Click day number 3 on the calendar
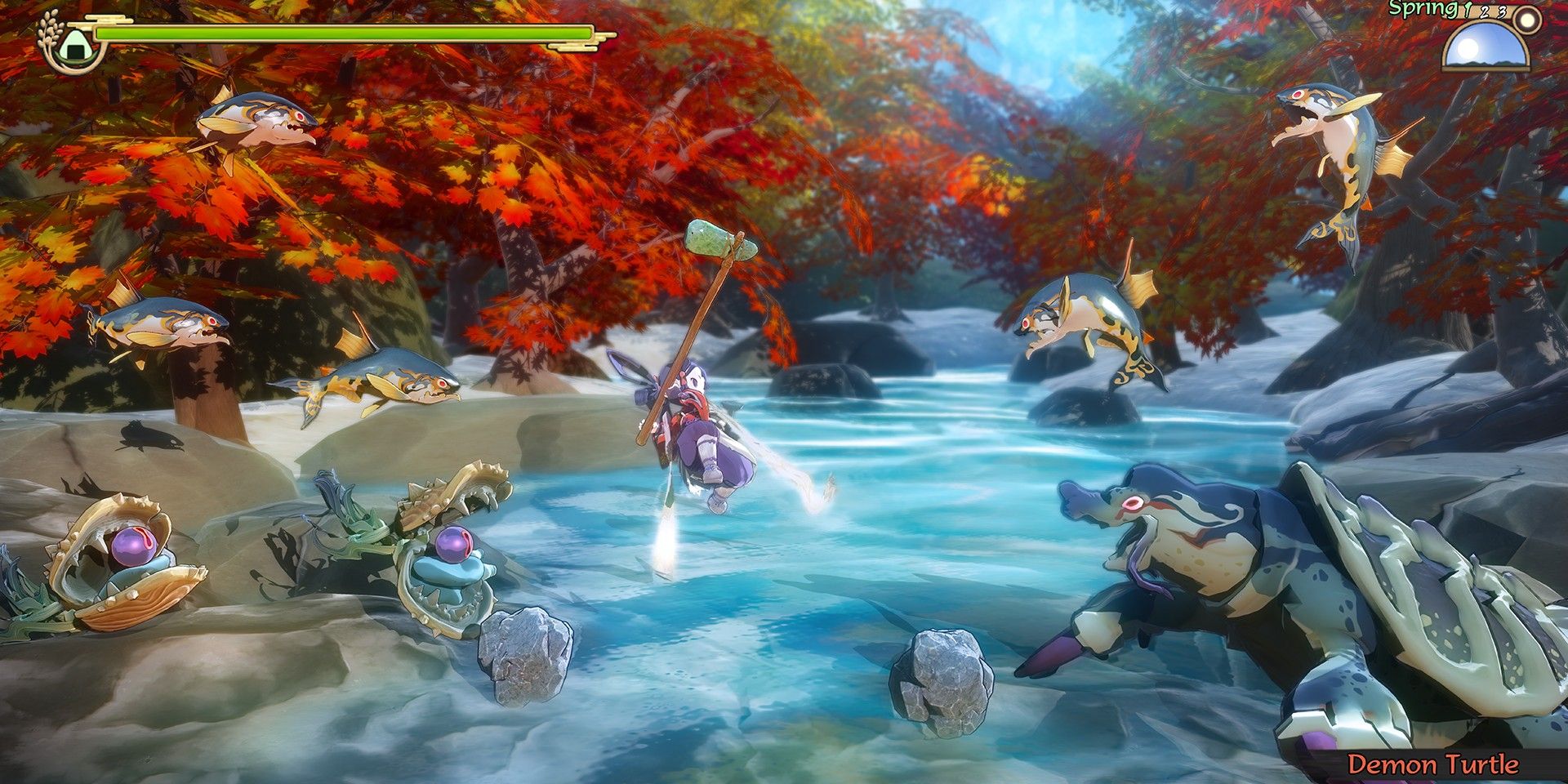Image resolution: width=1568 pixels, height=784 pixels. coord(1499,12)
